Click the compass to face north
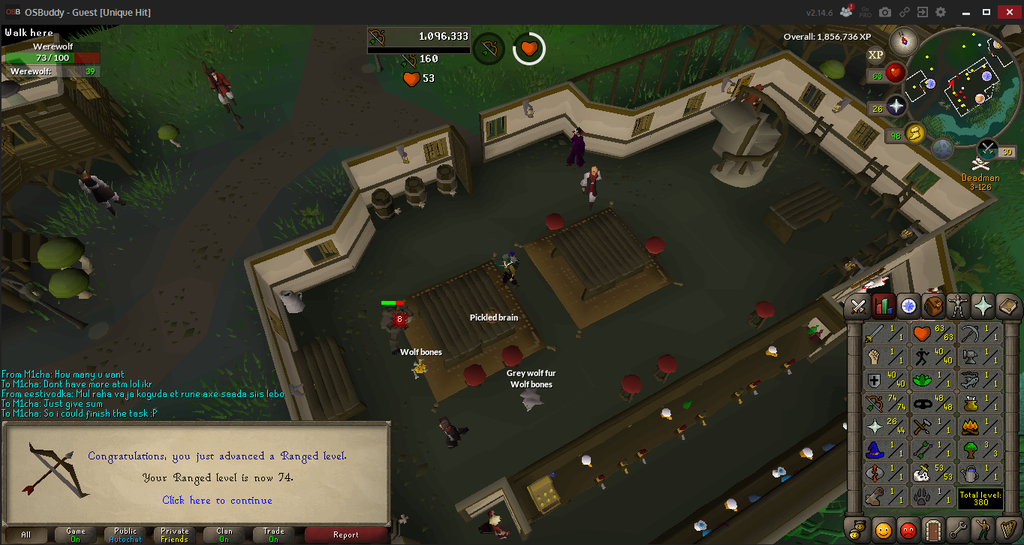1024x545 pixels. [908, 41]
